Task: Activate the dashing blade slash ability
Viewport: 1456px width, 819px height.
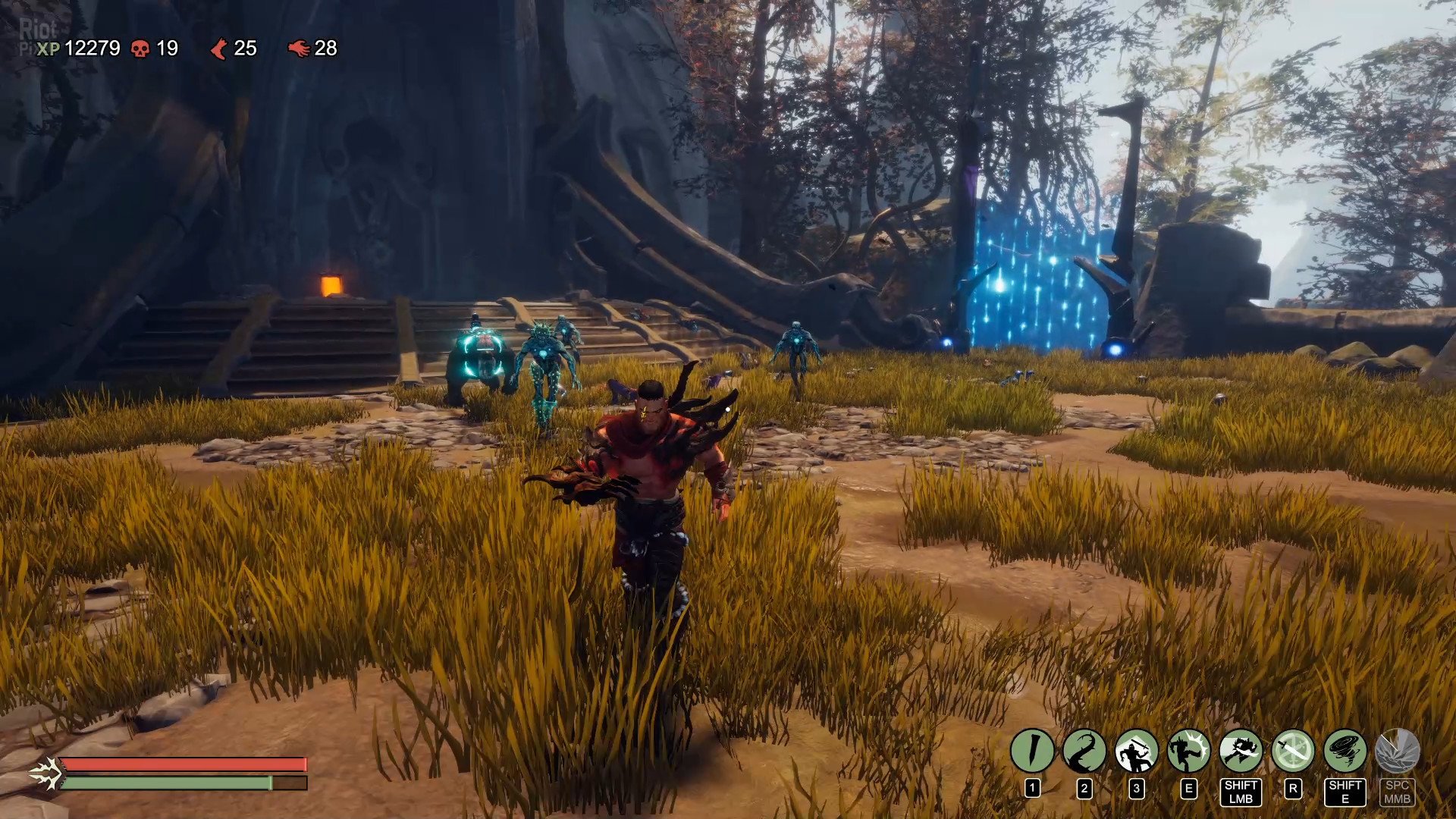Action: click(1241, 751)
